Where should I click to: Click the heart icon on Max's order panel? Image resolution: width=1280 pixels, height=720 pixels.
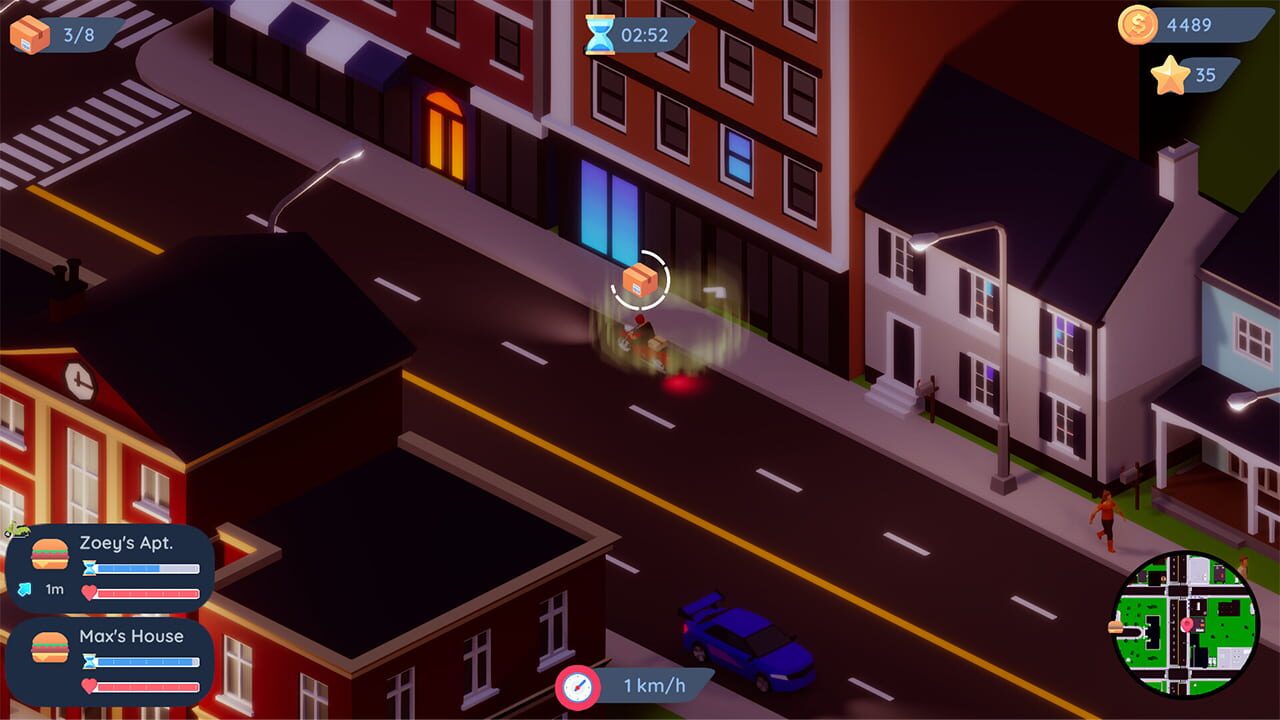tap(88, 685)
